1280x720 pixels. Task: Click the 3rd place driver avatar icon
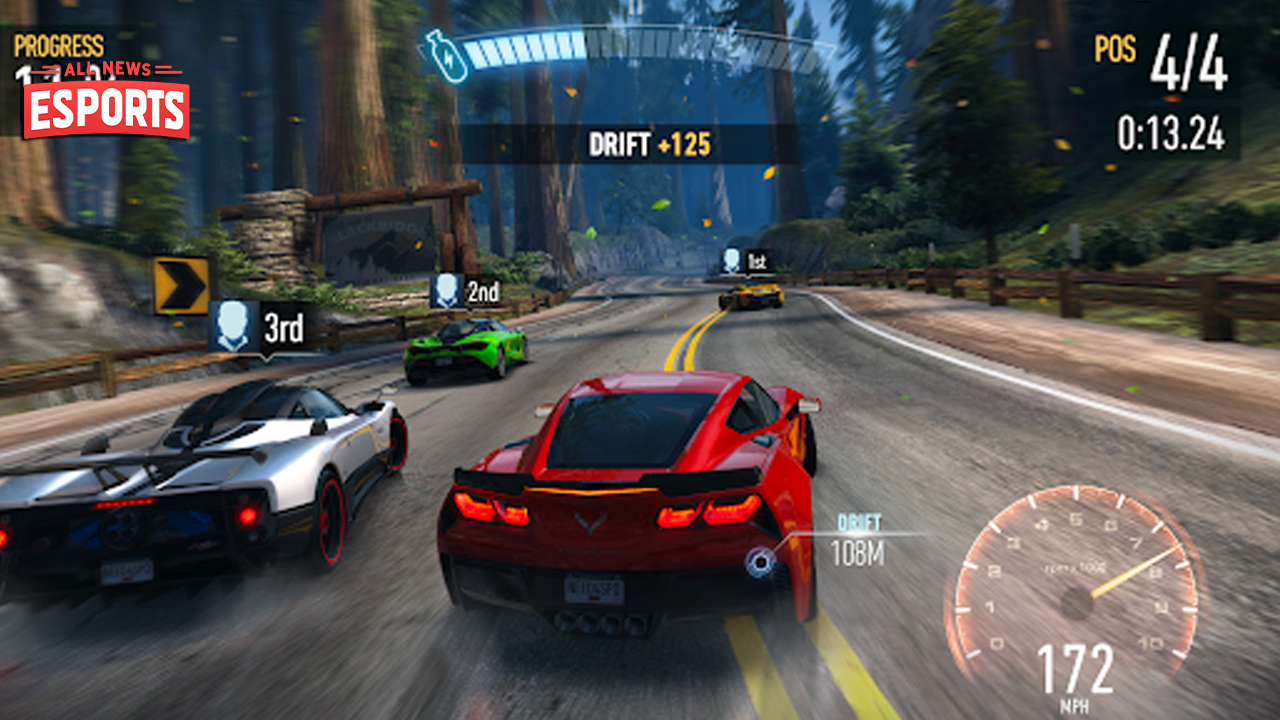pyautogui.click(x=234, y=324)
